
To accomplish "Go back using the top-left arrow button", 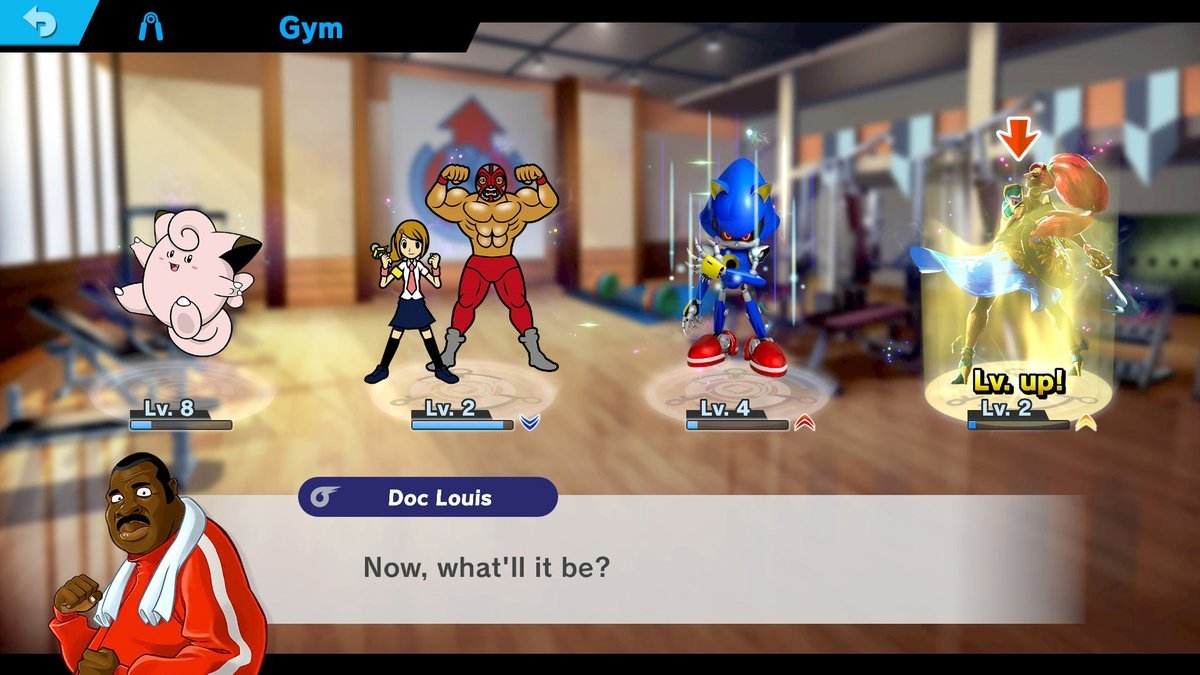I will tap(40, 23).
